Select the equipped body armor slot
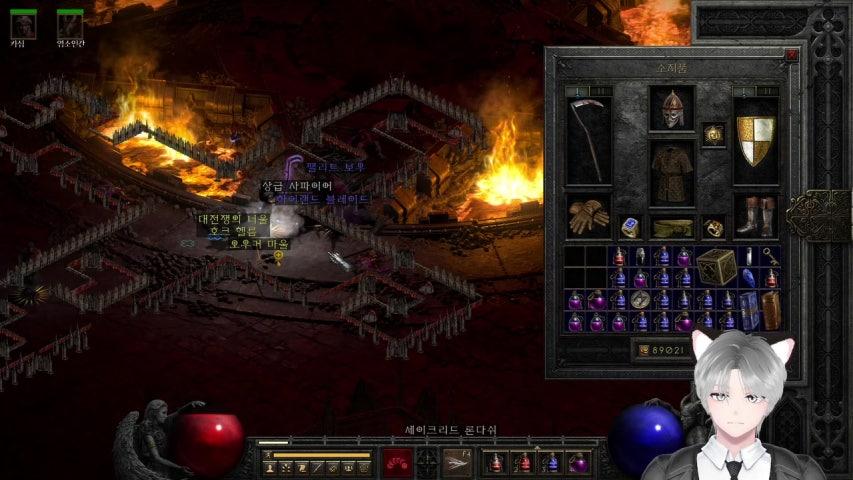This screenshot has width=853, height=480. pos(671,172)
